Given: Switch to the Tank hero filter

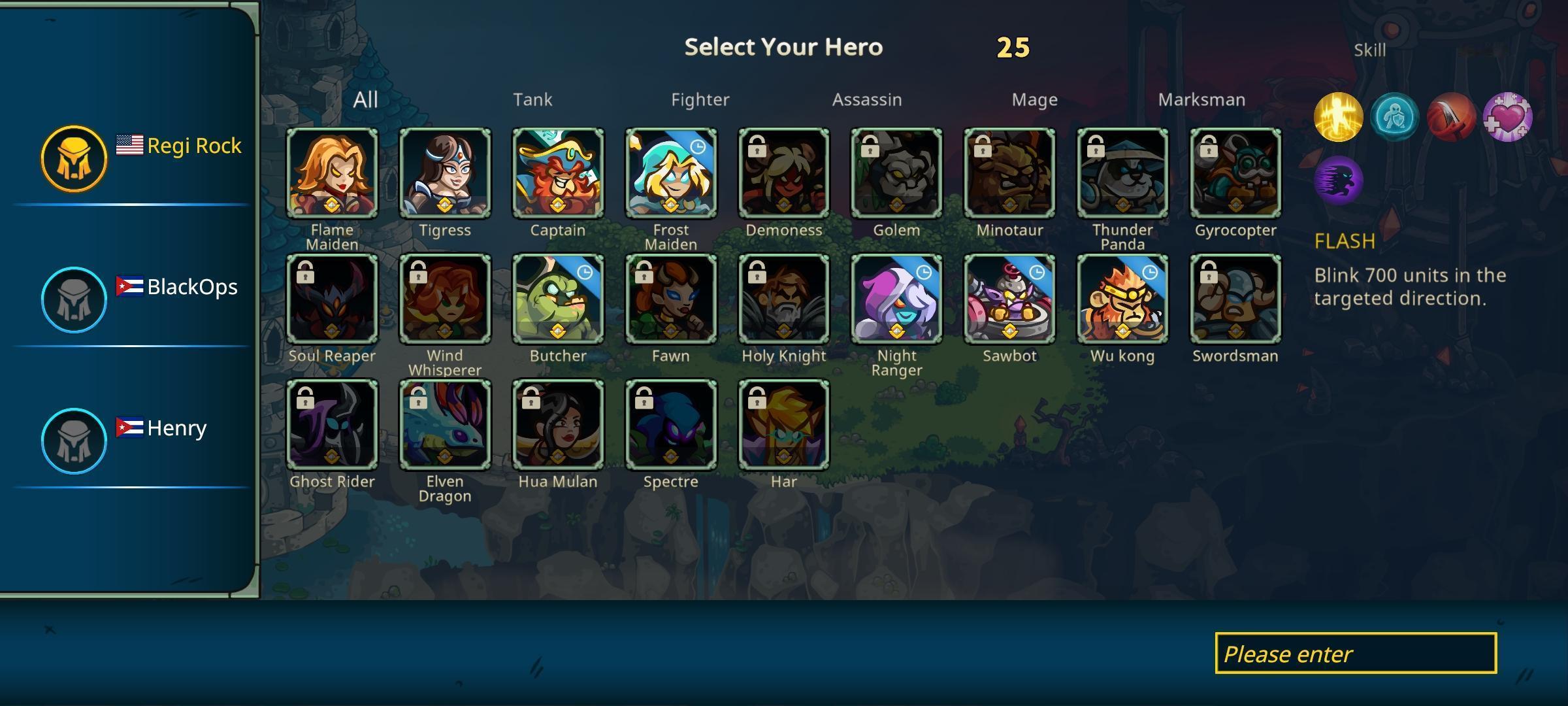Looking at the screenshot, I should 532,99.
